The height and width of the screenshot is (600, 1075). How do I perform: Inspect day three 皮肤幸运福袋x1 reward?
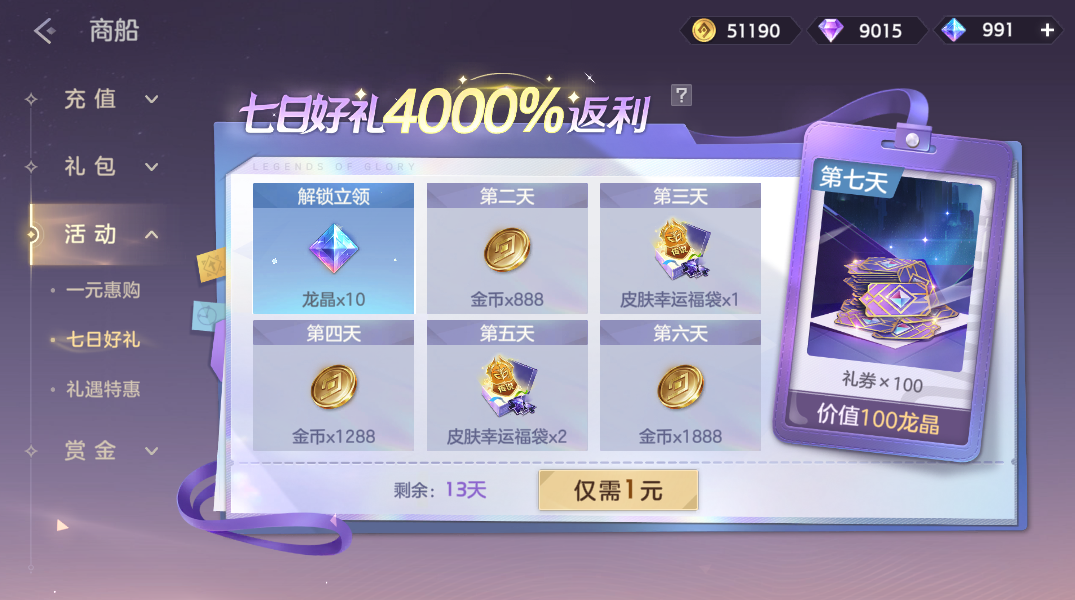tap(680, 249)
